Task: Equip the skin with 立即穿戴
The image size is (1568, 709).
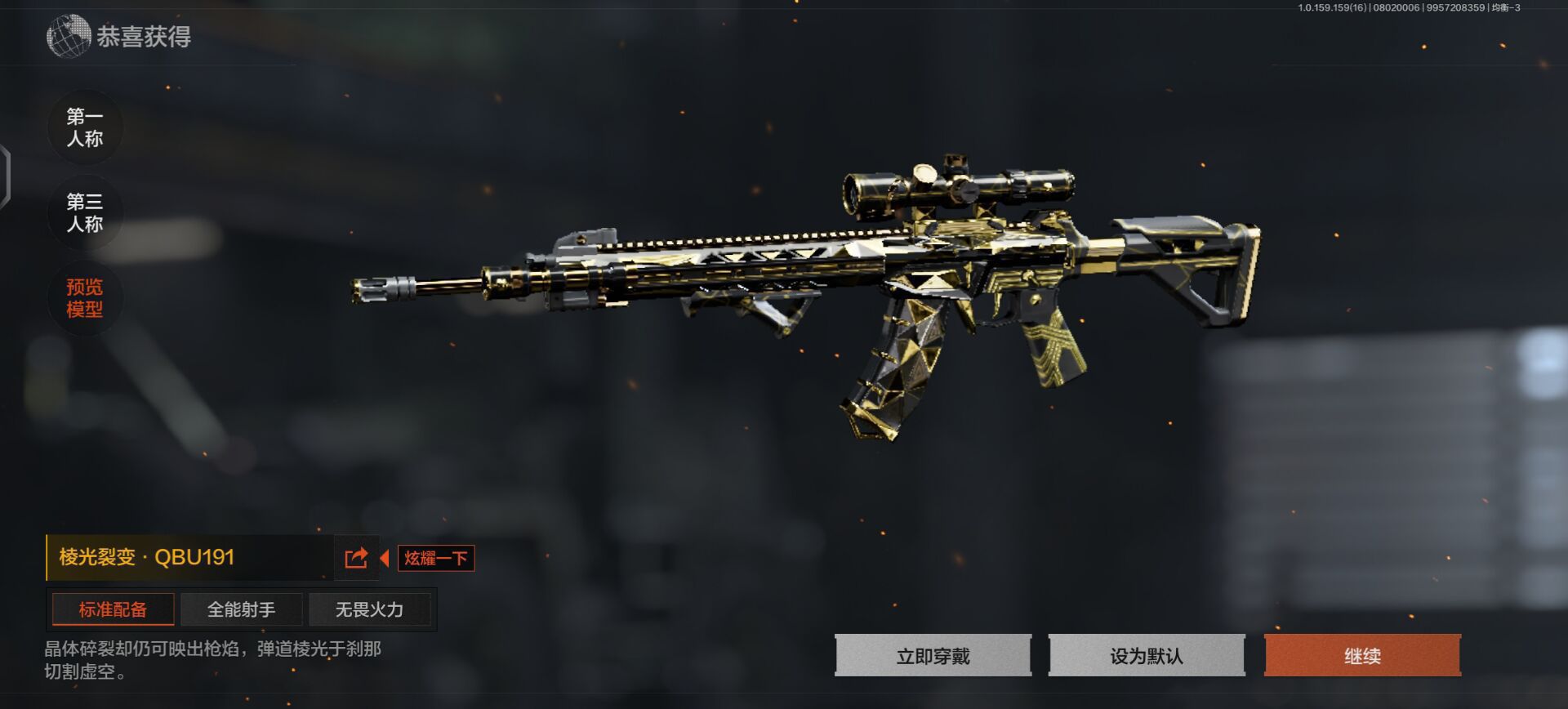Action: pos(933,656)
